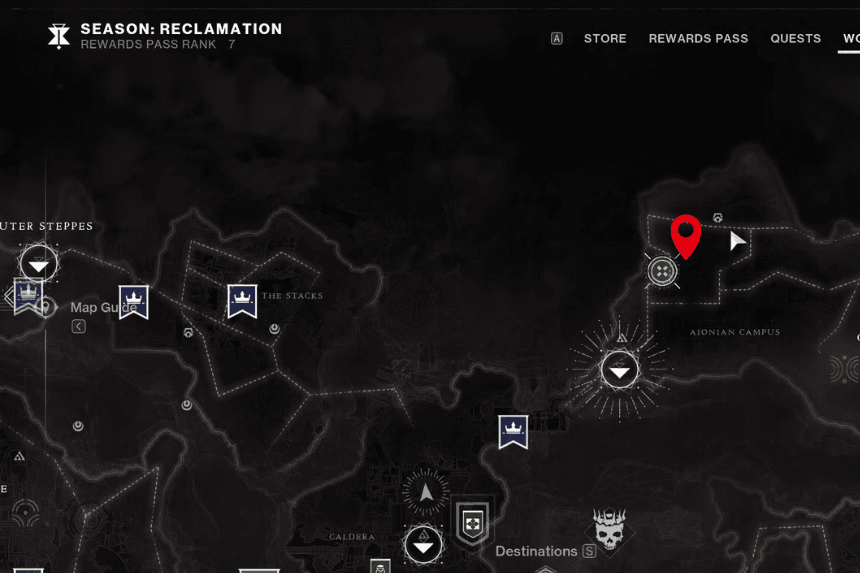Pick the Outer Steppes landing zone marker

coord(39,264)
